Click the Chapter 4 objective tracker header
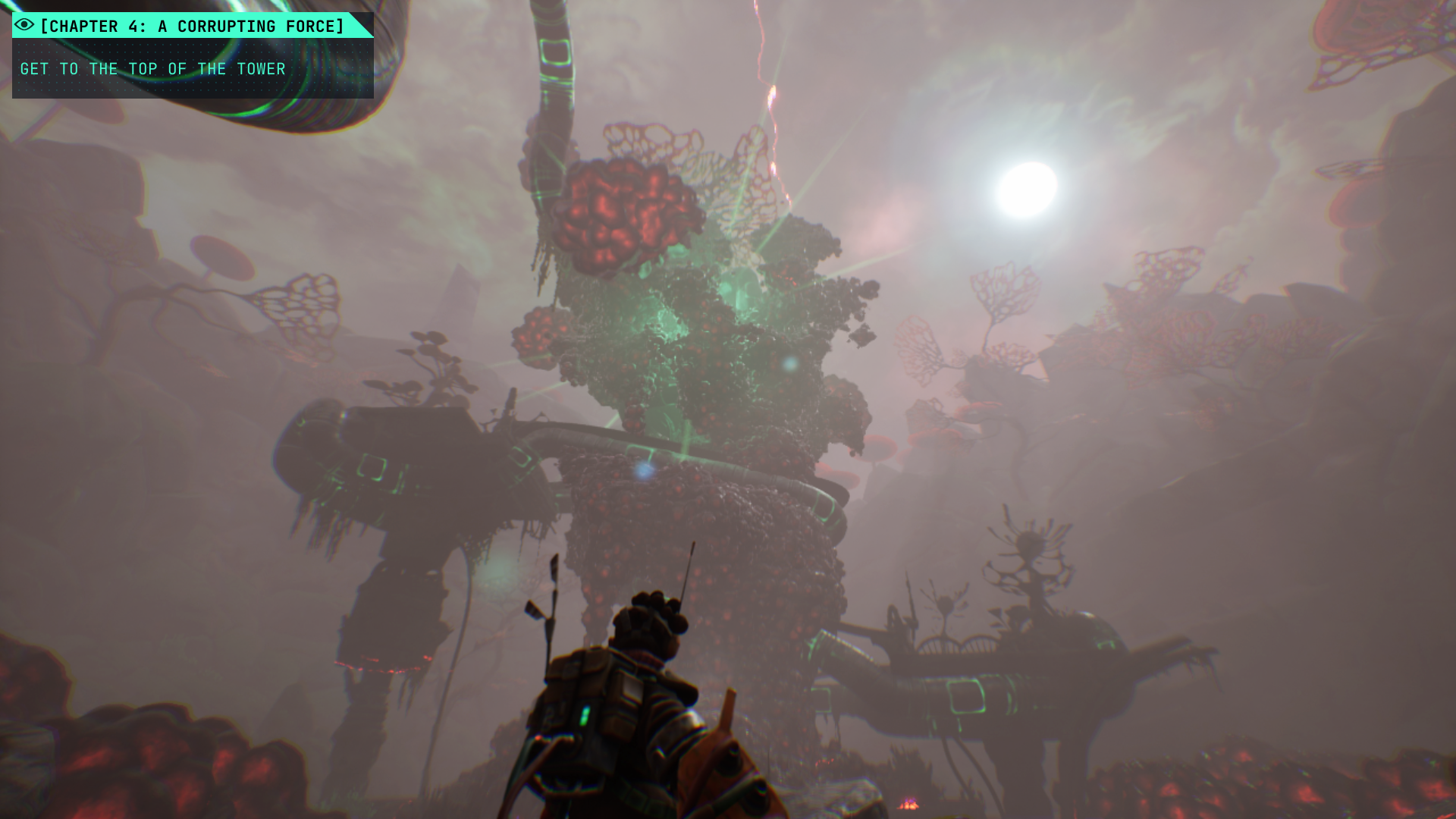The image size is (1456, 819). click(192, 27)
